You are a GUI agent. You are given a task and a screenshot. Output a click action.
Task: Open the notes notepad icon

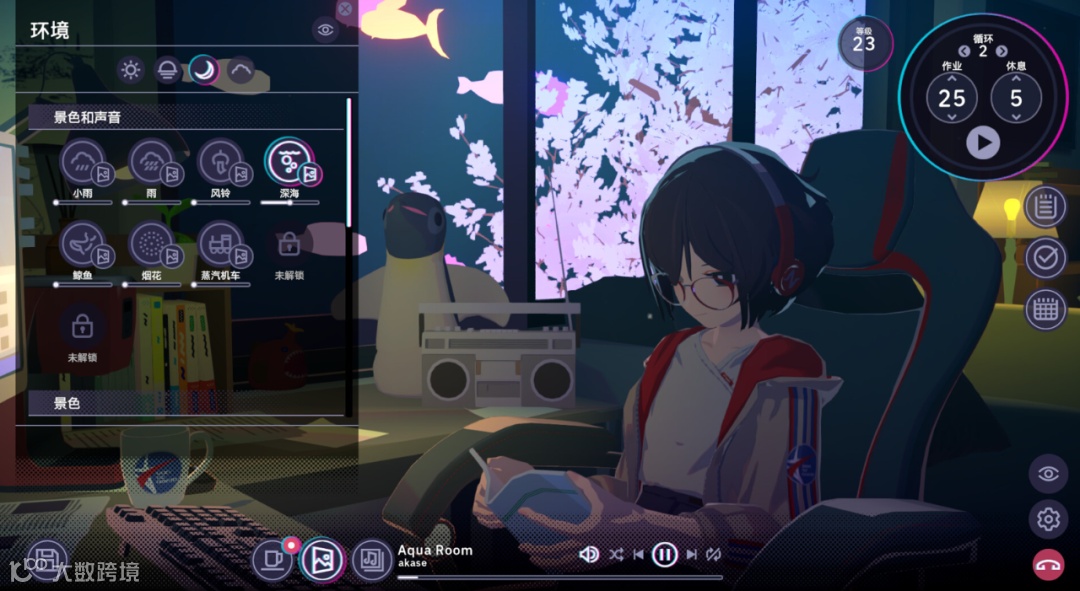pyautogui.click(x=1045, y=207)
